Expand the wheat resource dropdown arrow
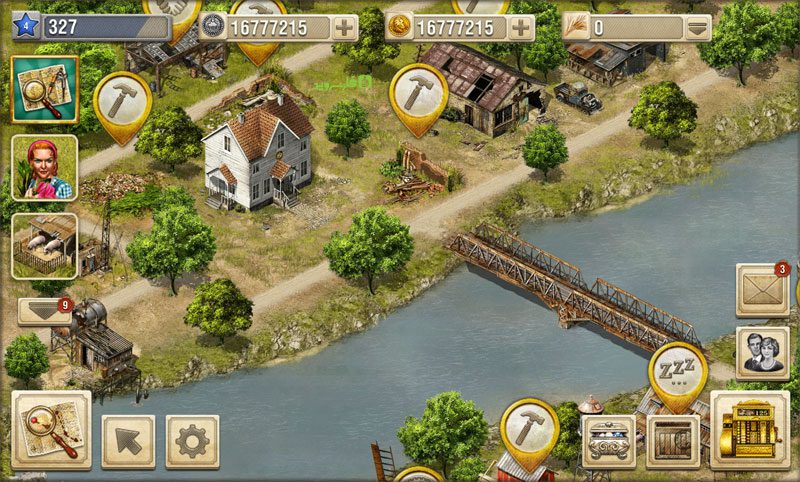The height and width of the screenshot is (482, 800). [698, 27]
